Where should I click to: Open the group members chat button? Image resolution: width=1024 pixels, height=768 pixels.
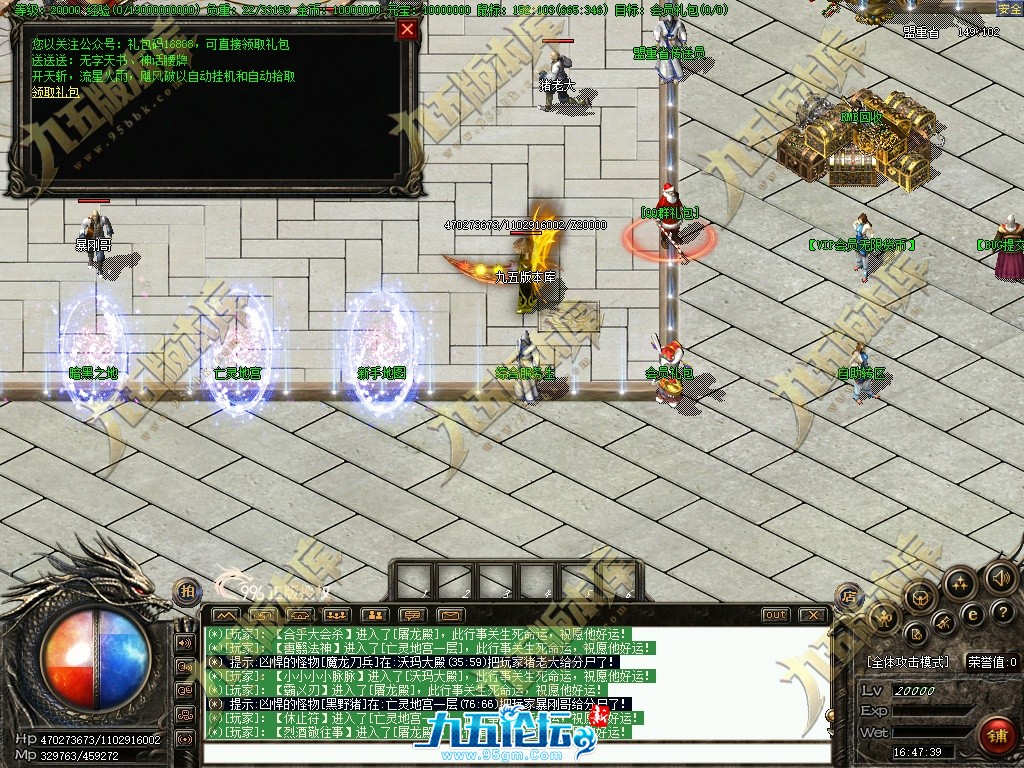click(x=336, y=614)
